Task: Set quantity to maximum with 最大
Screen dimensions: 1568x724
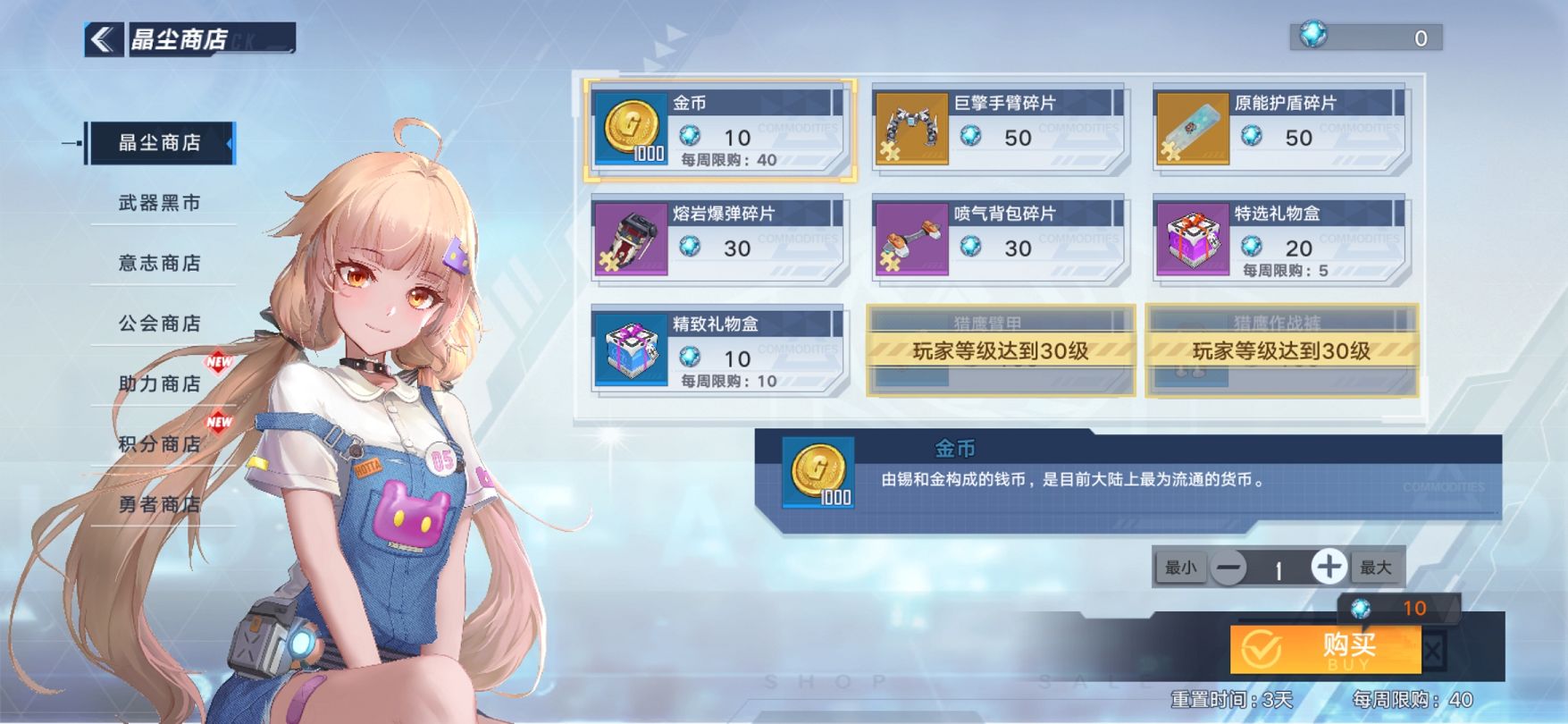Action: point(1376,568)
